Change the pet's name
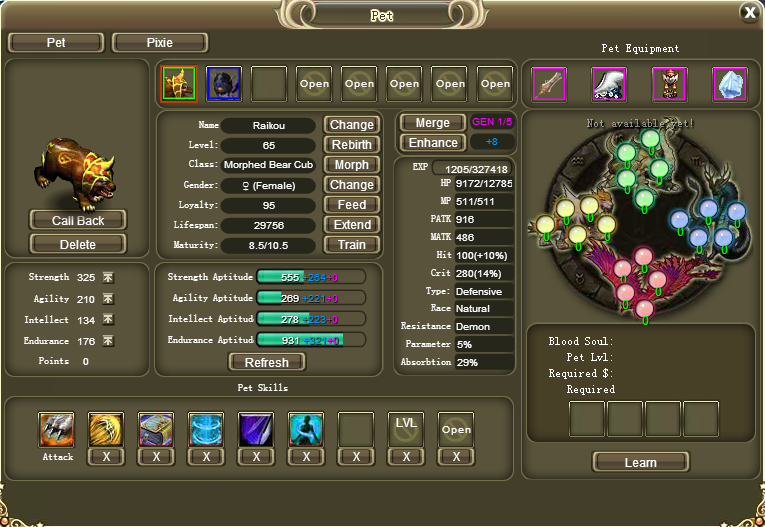Viewport: 765px width, 527px height. 351,125
